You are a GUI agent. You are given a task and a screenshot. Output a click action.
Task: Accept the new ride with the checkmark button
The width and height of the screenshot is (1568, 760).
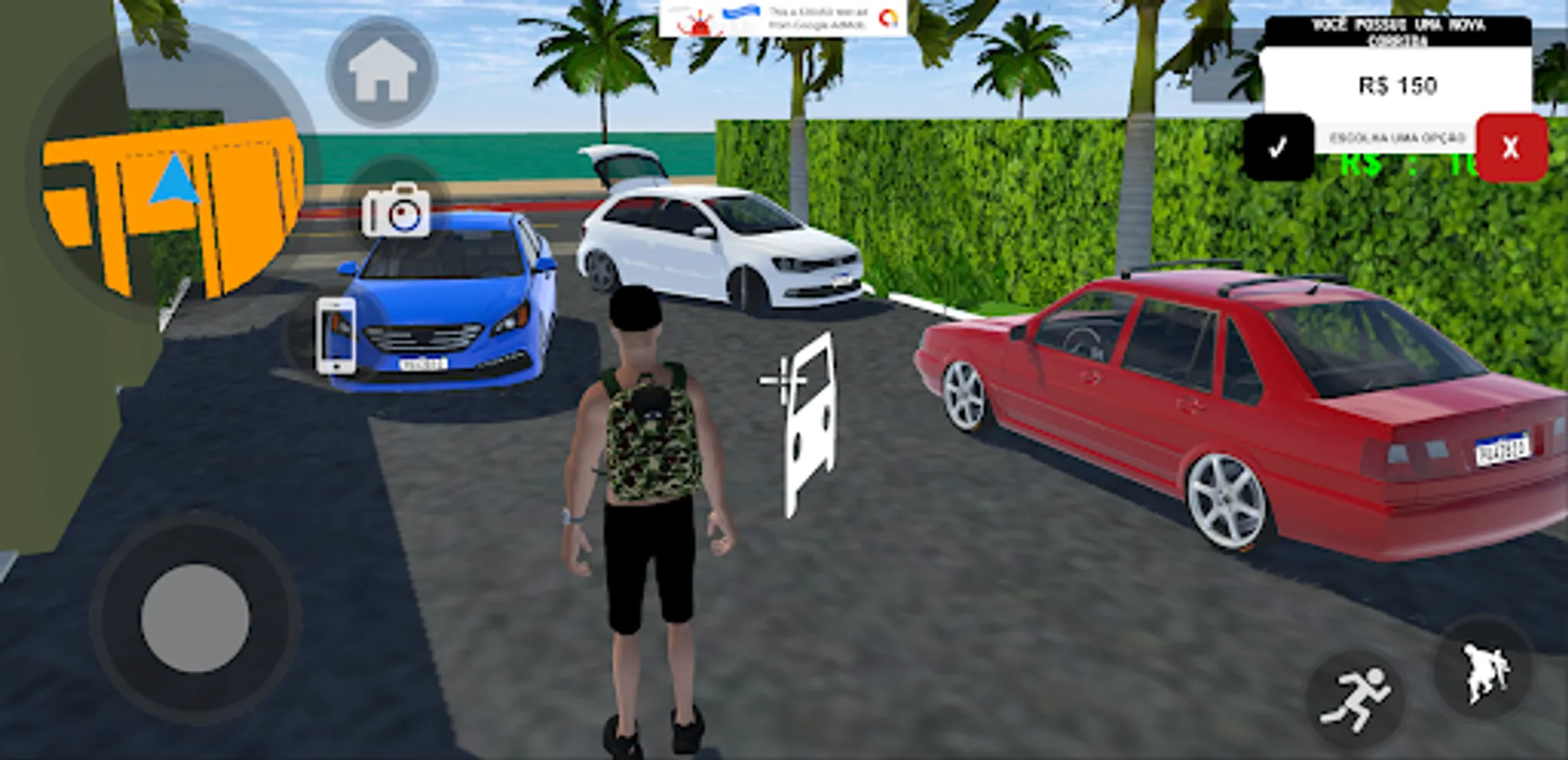point(1280,145)
